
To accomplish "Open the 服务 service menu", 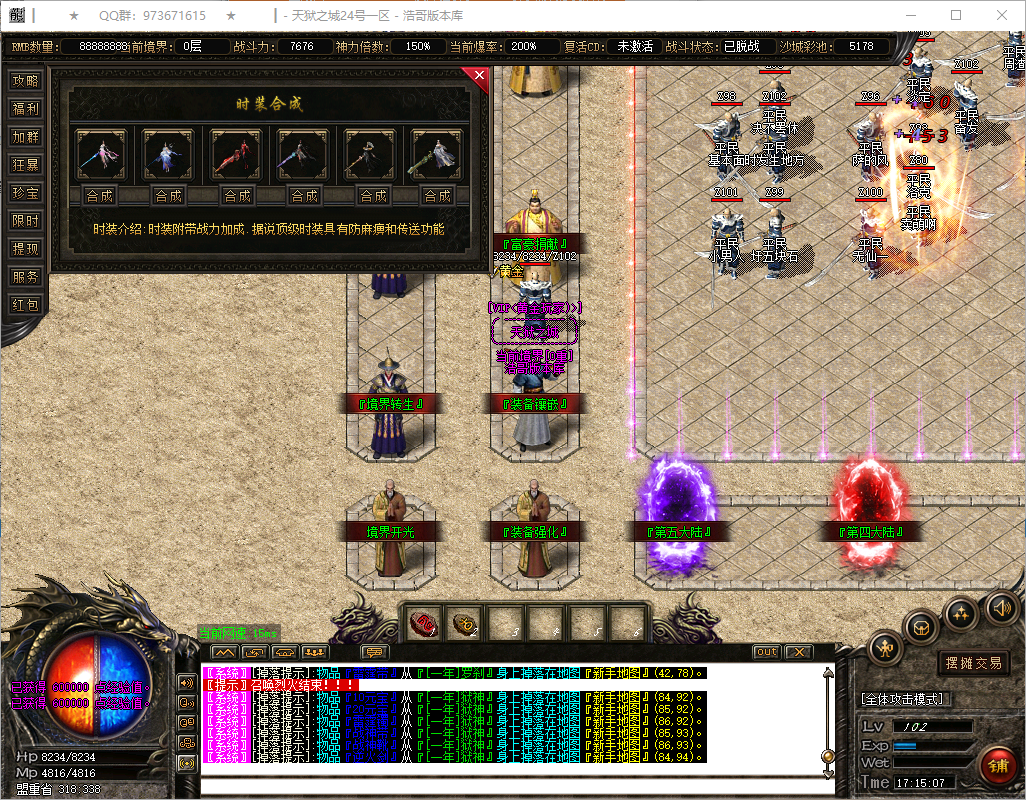I will coord(25,277).
